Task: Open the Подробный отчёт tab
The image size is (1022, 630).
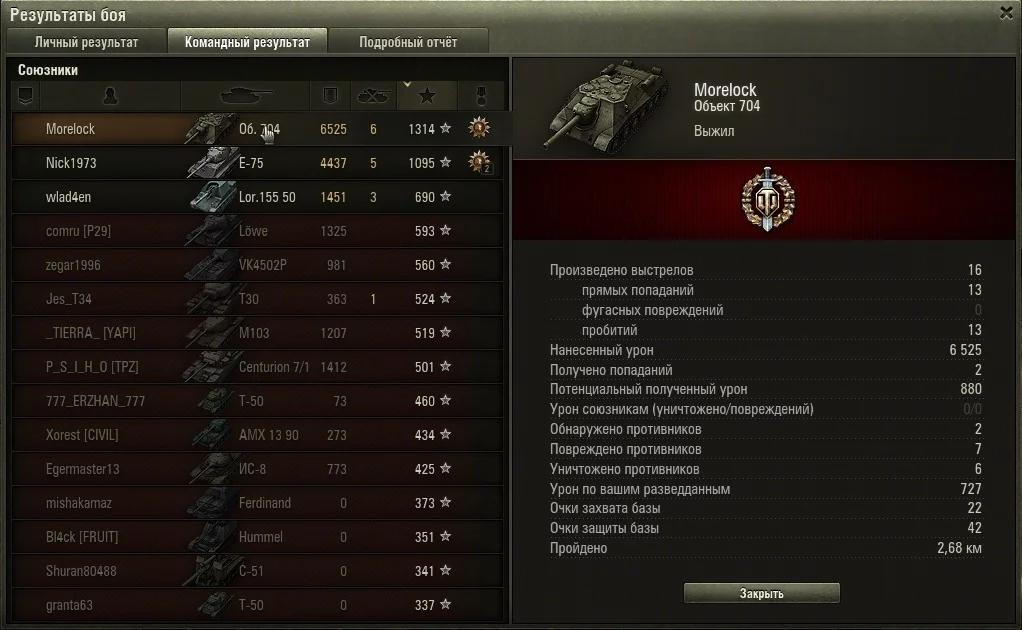Action: (x=408, y=42)
